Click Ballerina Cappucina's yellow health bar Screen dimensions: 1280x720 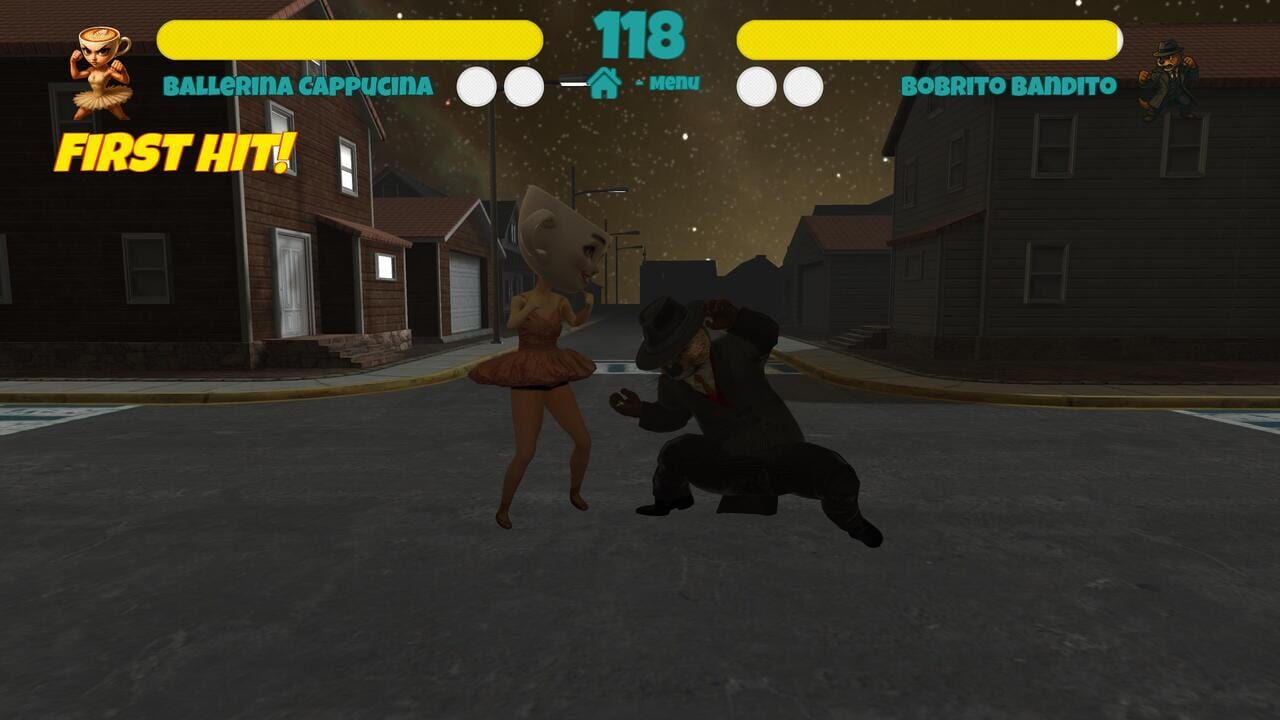point(350,38)
